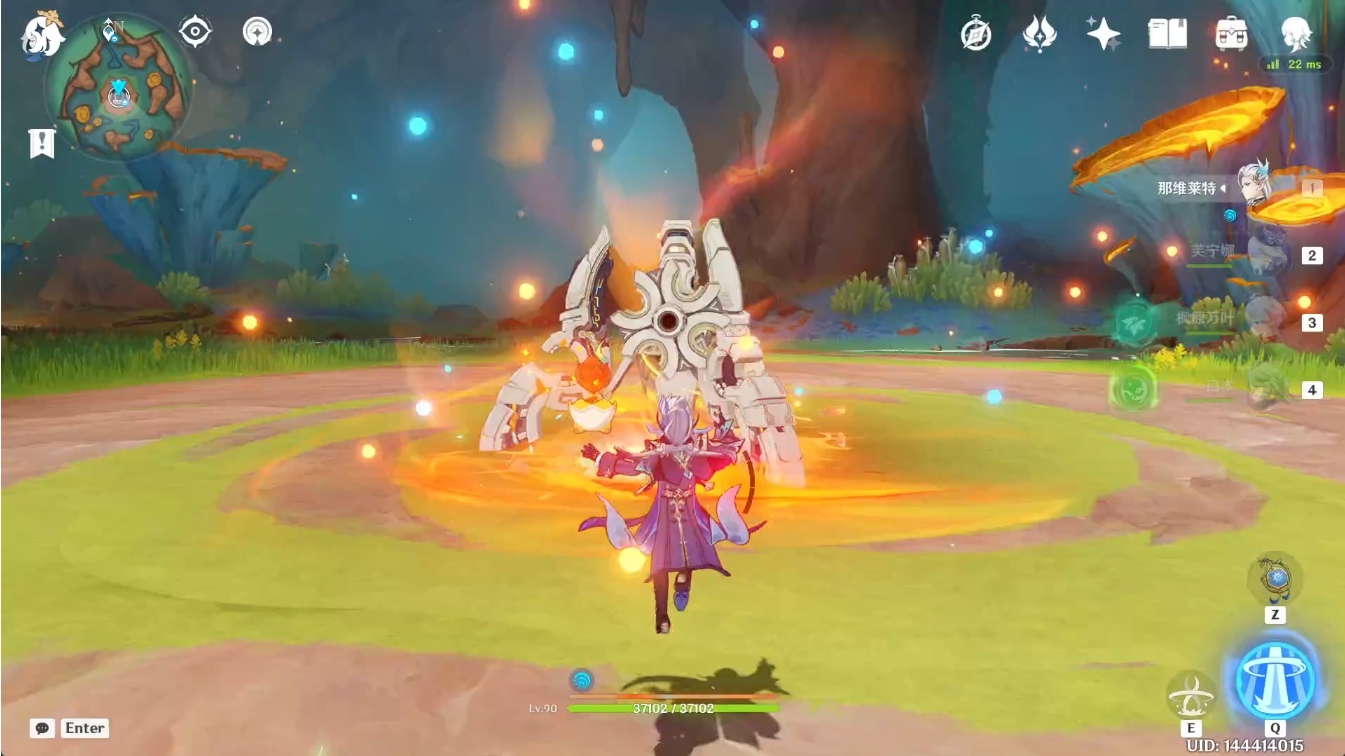The height and width of the screenshot is (756, 1345).
Task: Activate the Elemental Skill icon
Action: point(1191,692)
